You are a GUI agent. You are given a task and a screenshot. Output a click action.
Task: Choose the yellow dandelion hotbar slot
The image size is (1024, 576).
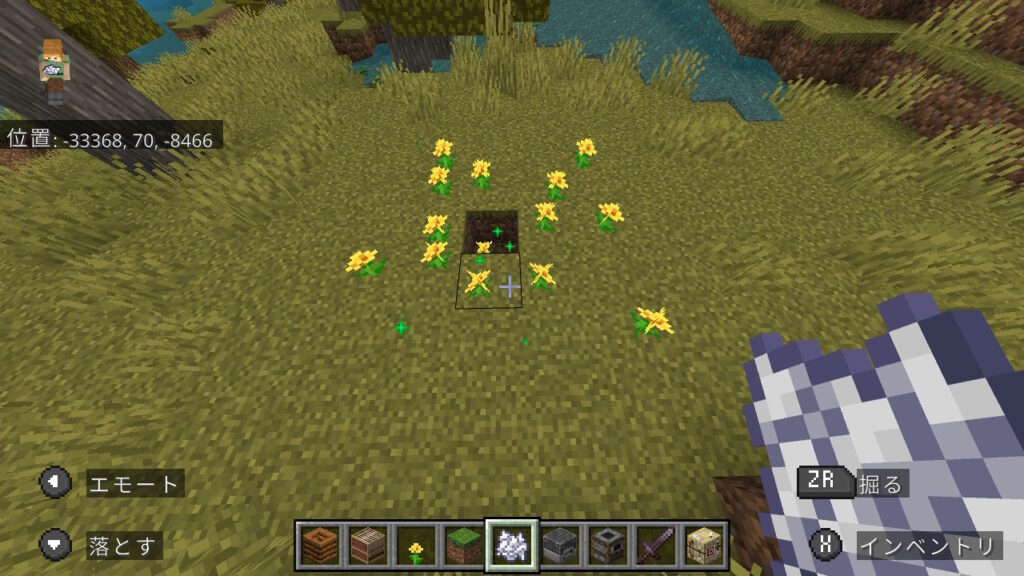(x=415, y=546)
